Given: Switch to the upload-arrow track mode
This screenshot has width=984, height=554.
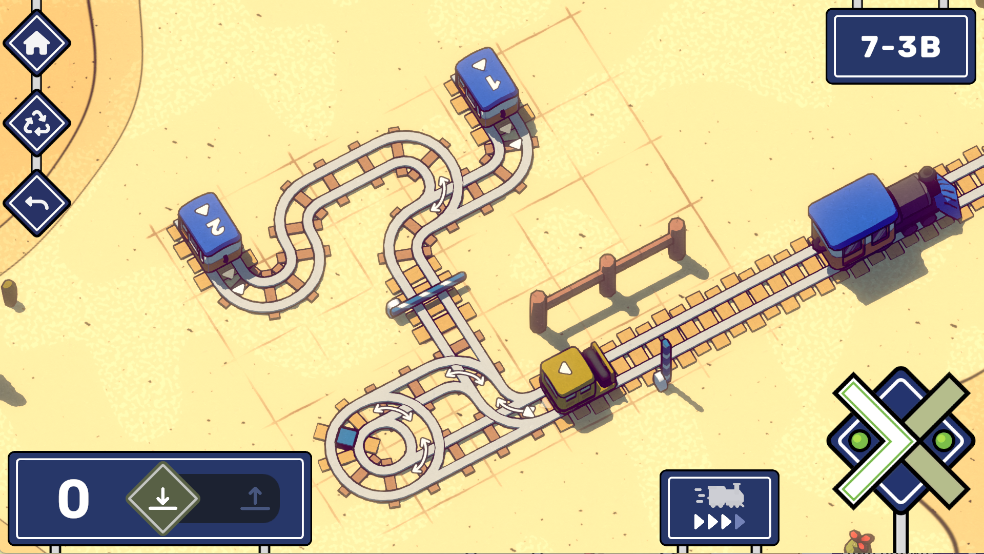Looking at the screenshot, I should (x=255, y=498).
